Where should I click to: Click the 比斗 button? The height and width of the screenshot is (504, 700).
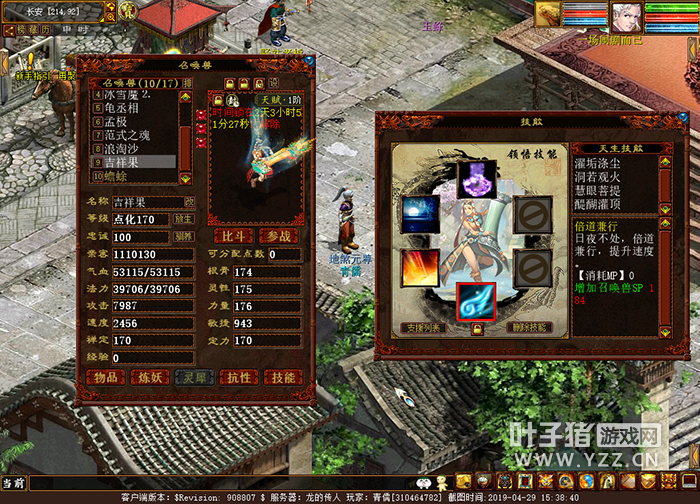(232, 236)
